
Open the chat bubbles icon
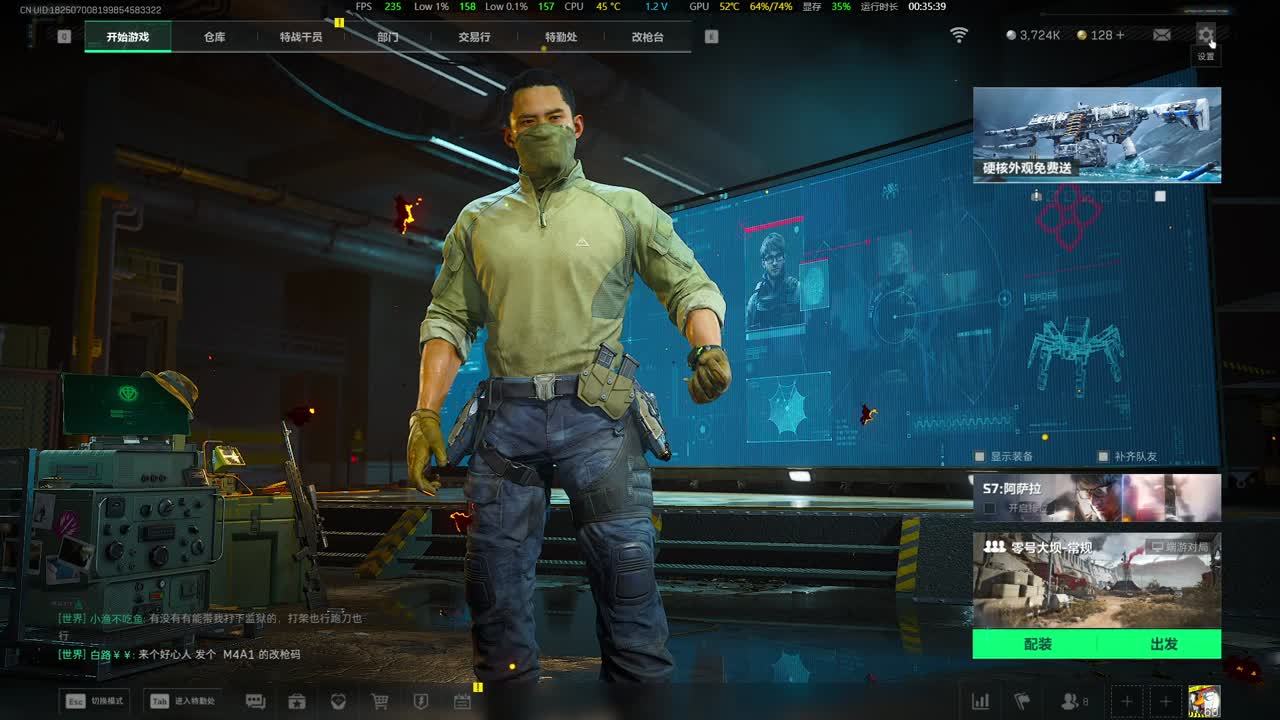tap(255, 701)
